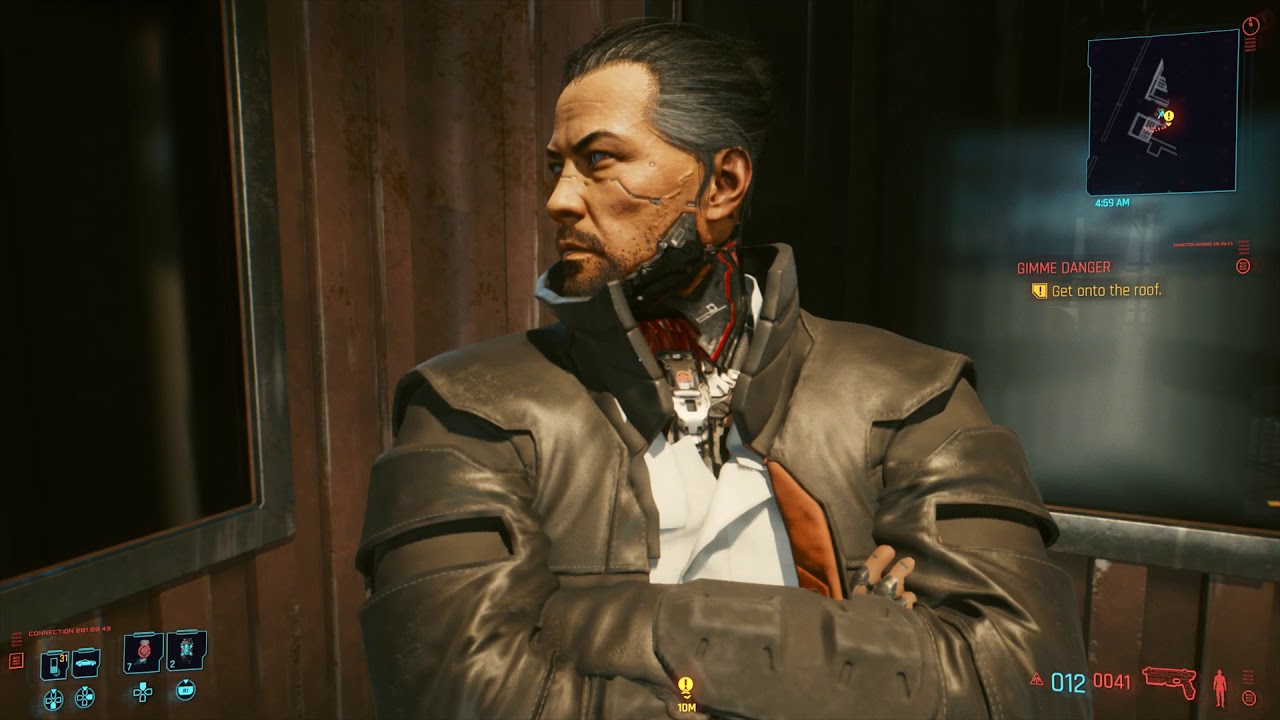
Task: Click the red circular glyph below the body icon
Action: click(1249, 697)
